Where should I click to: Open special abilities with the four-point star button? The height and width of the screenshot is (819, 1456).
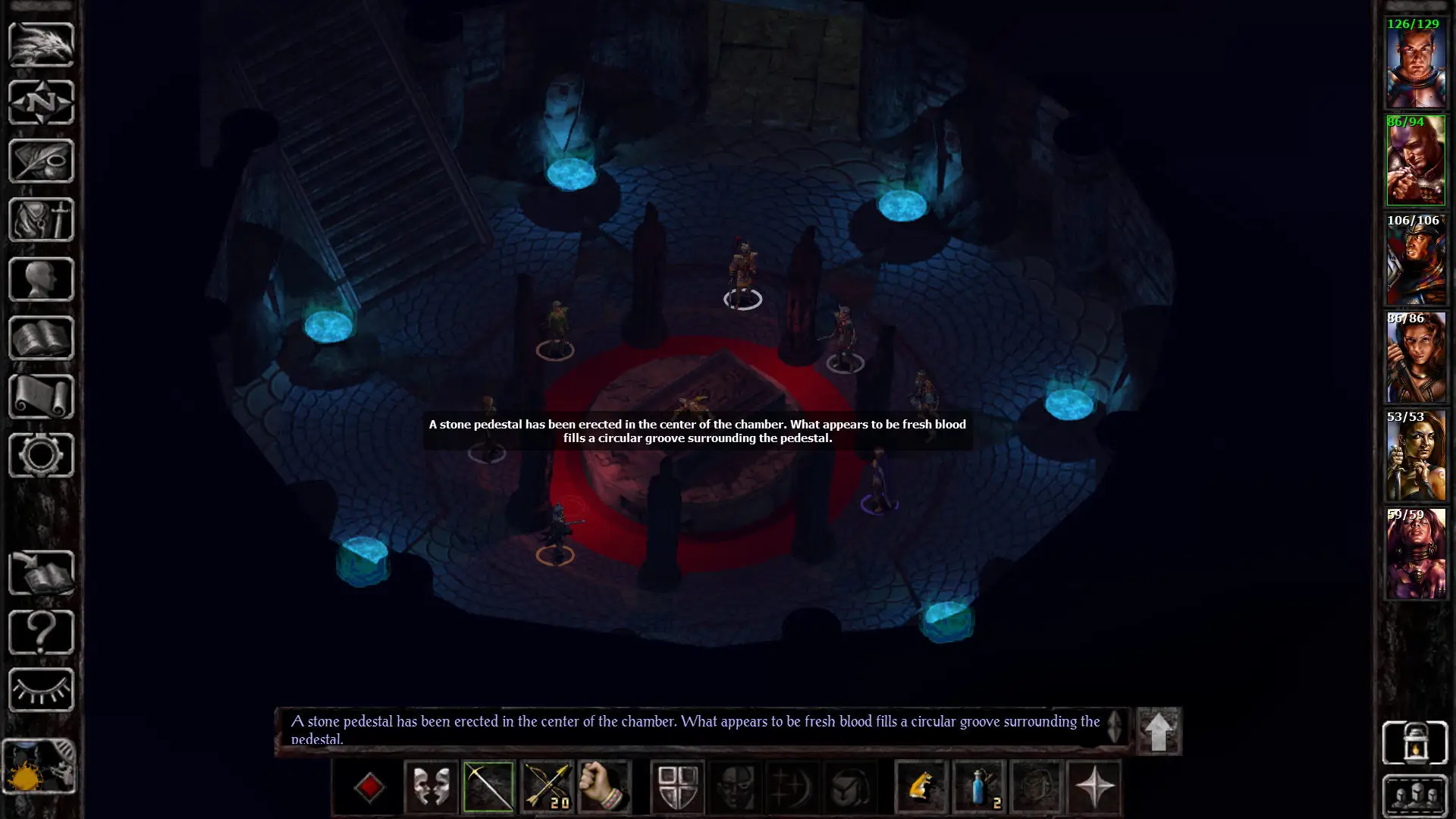pyautogui.click(x=1094, y=786)
